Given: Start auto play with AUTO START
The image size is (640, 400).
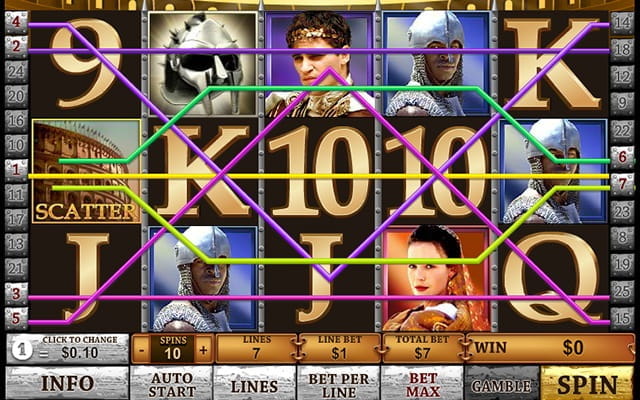Looking at the screenshot, I should tap(171, 383).
